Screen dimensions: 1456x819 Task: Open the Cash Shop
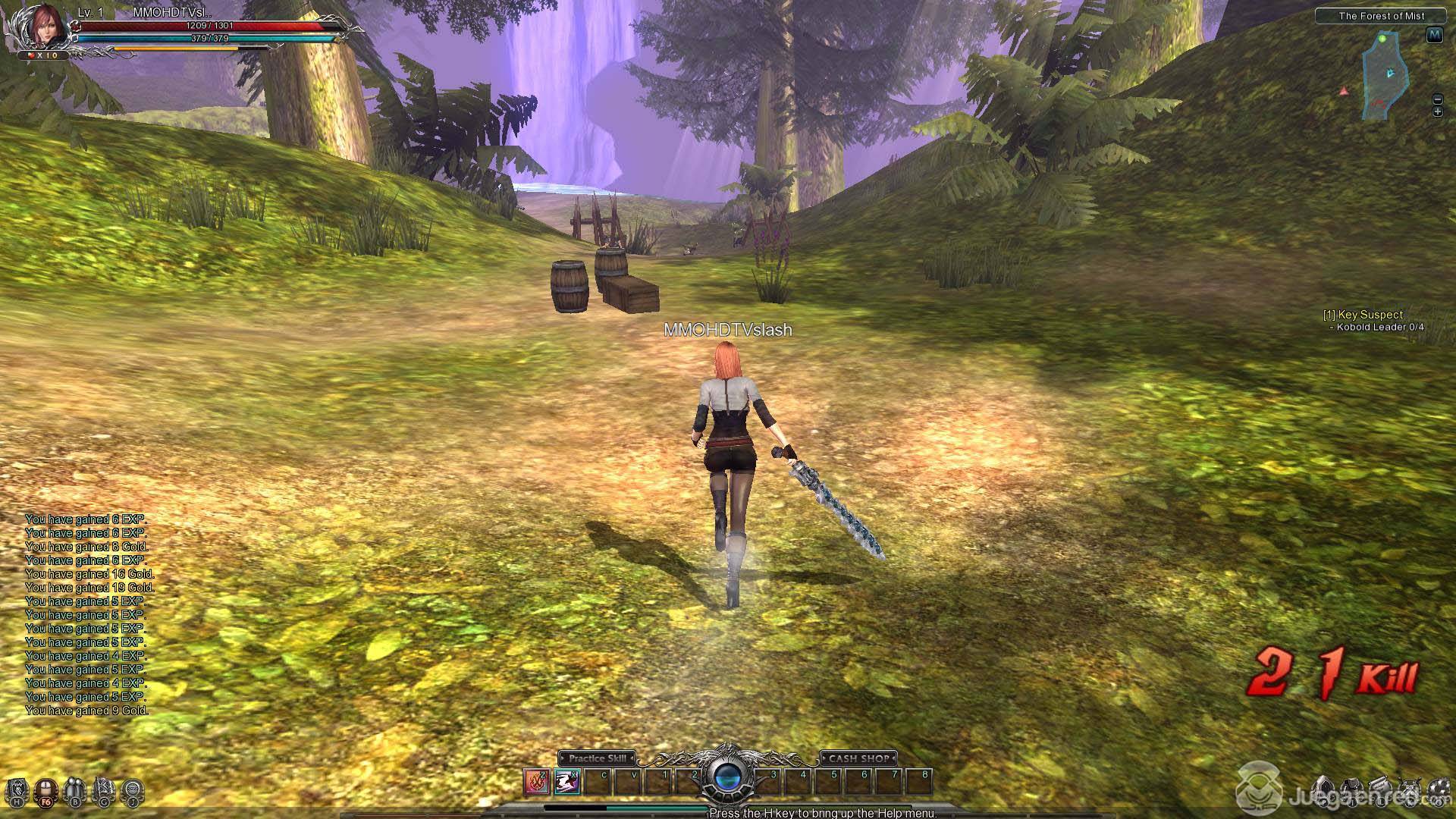858,758
